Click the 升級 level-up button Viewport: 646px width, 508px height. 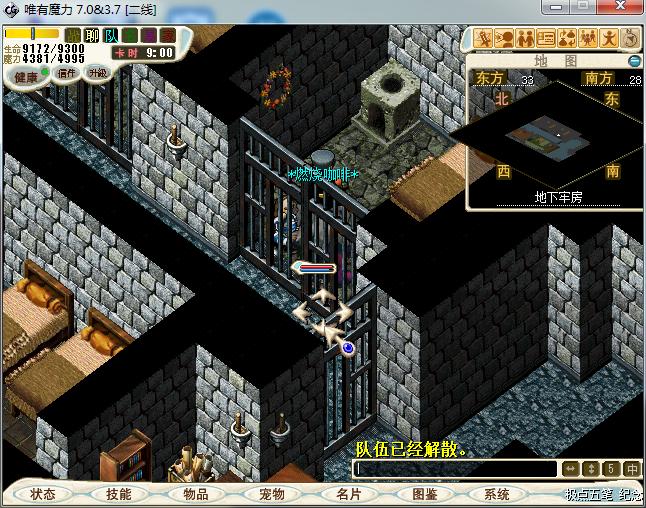(97, 73)
